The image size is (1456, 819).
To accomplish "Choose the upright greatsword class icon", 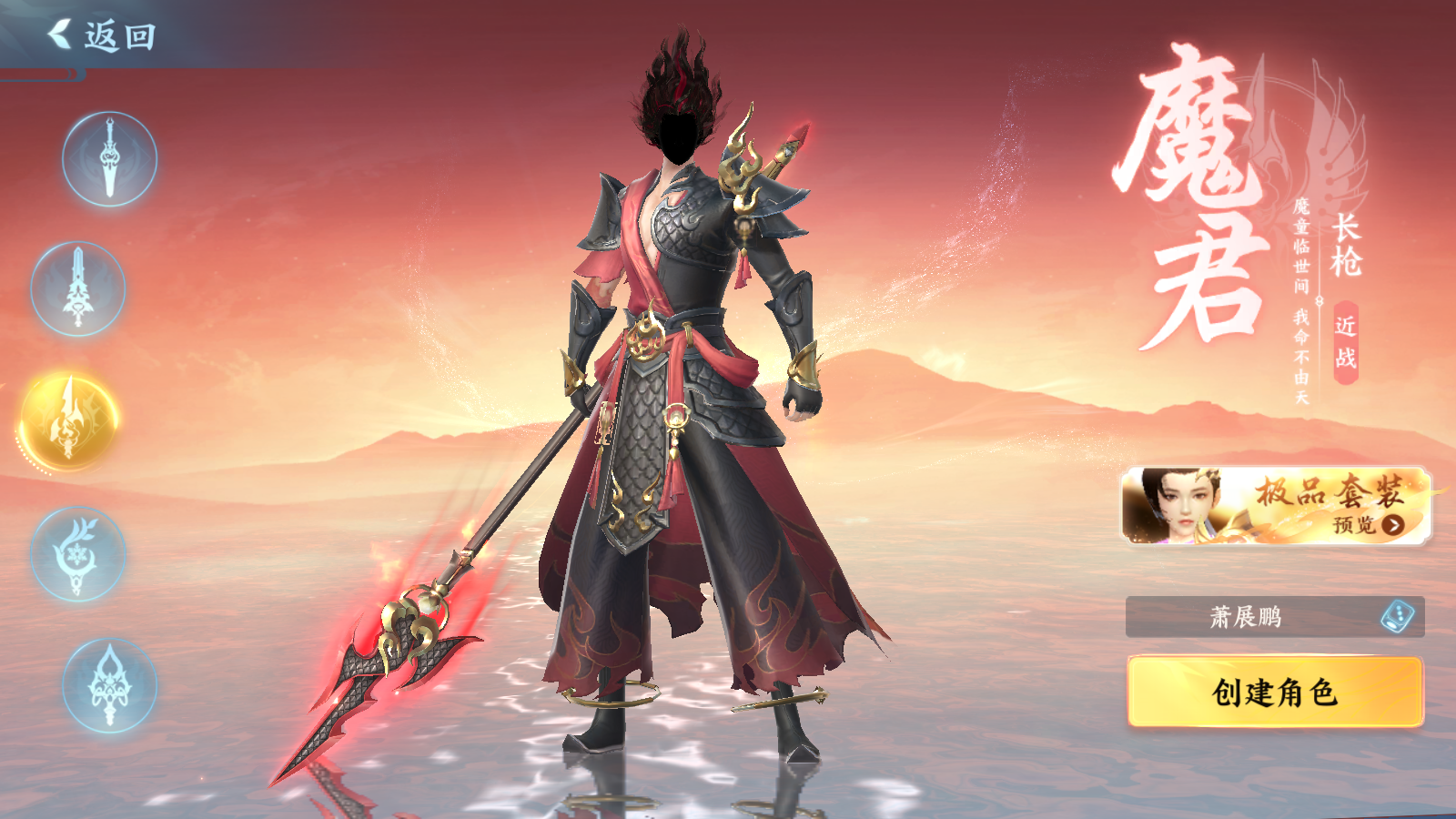I will 78,289.
